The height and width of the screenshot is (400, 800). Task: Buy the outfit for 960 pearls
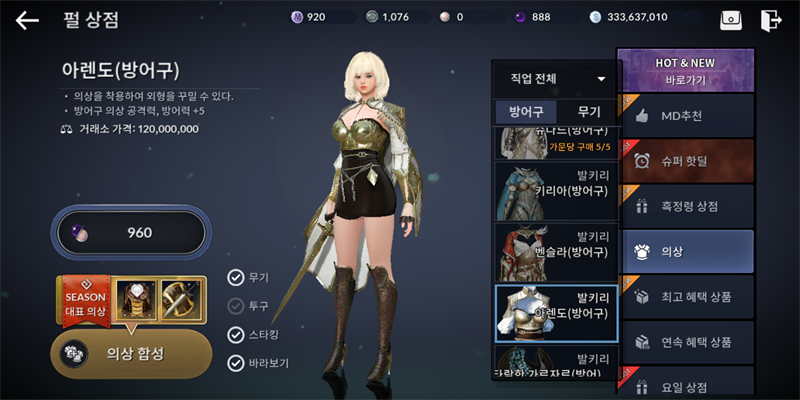(131, 233)
